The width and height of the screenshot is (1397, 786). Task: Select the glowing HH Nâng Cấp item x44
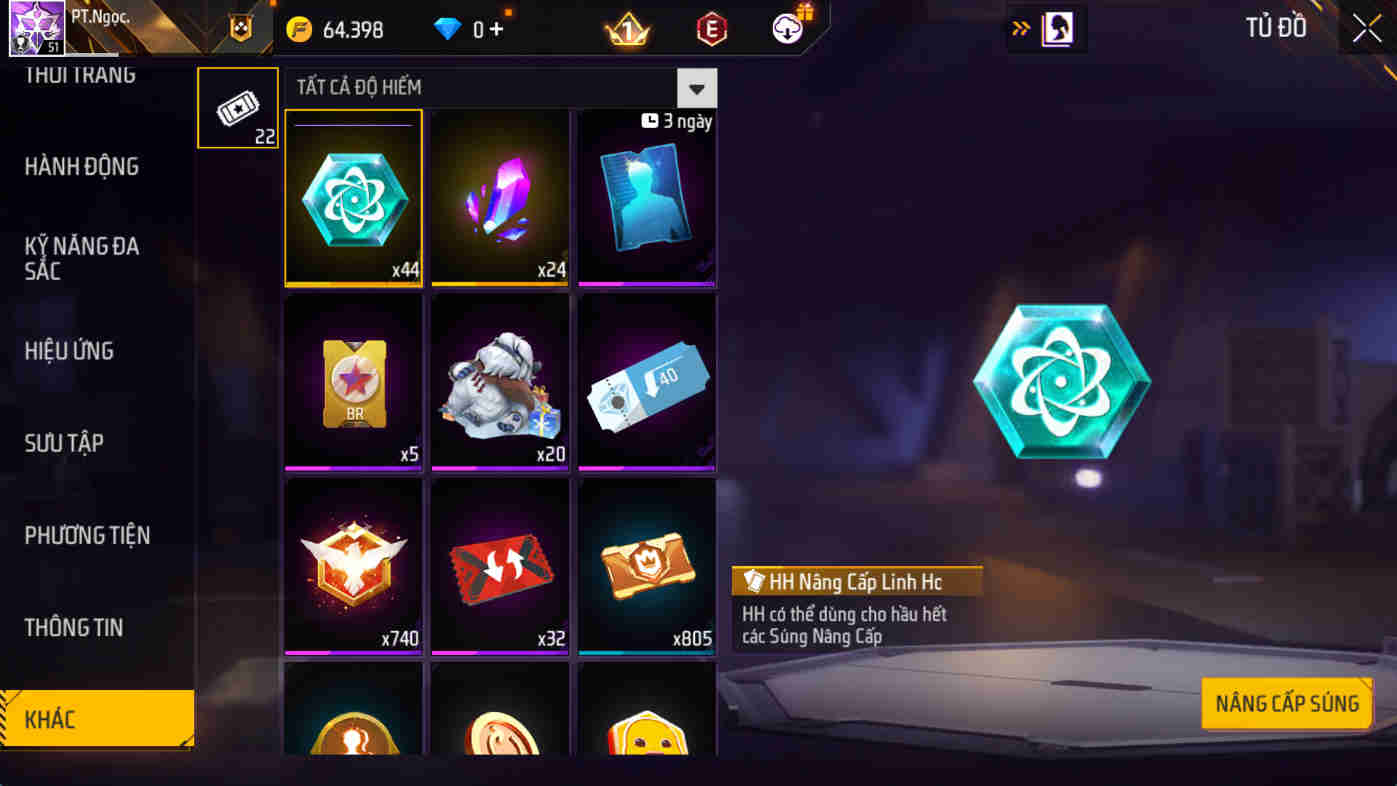coord(353,197)
